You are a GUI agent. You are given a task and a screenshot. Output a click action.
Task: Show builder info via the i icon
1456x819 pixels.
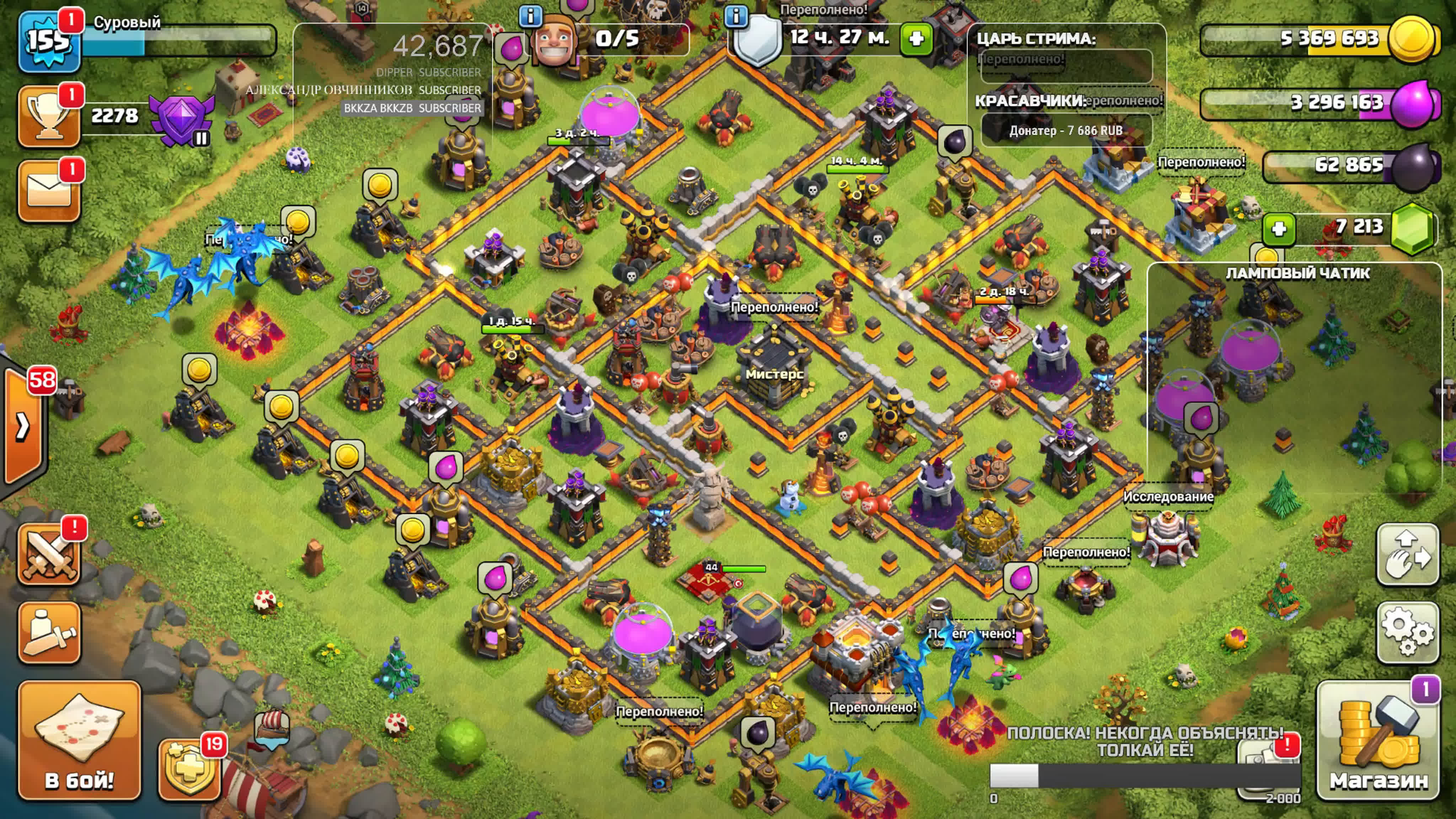pyautogui.click(x=530, y=16)
